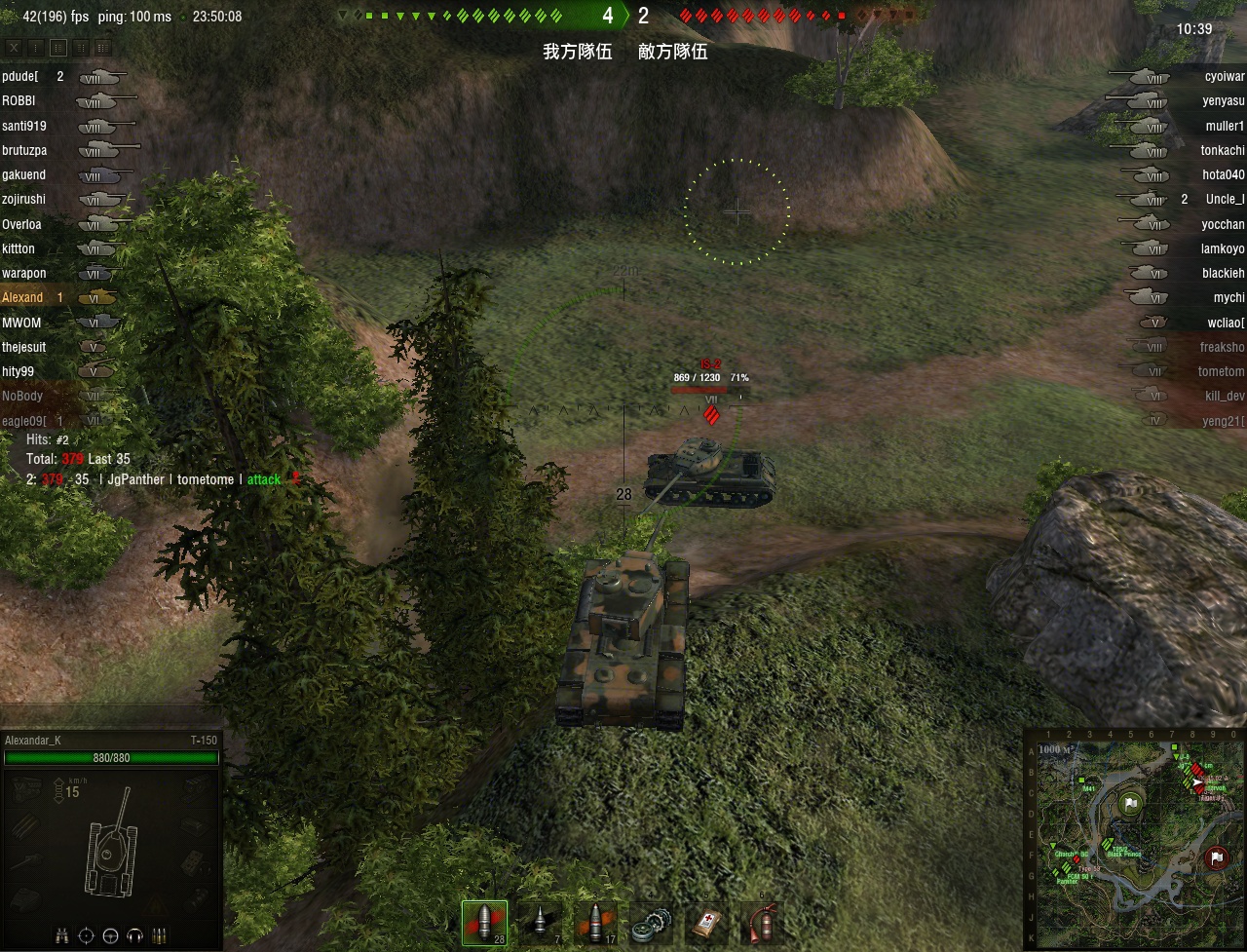Screen dimensions: 1247x952
Task: Click the driver steering wheel crew icon
Action: point(110,935)
